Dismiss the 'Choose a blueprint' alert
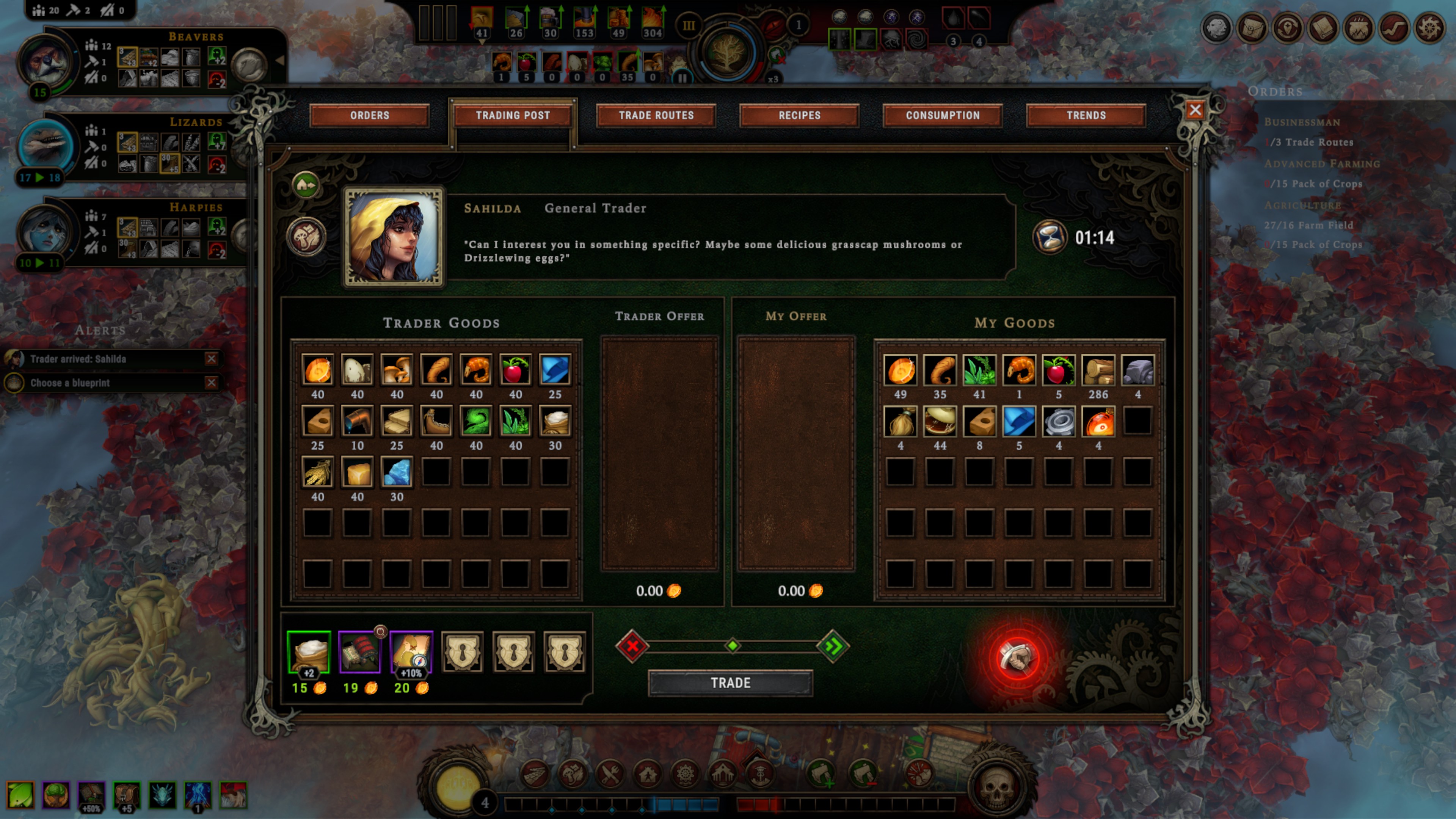Viewport: 1456px width, 819px height. click(x=212, y=383)
